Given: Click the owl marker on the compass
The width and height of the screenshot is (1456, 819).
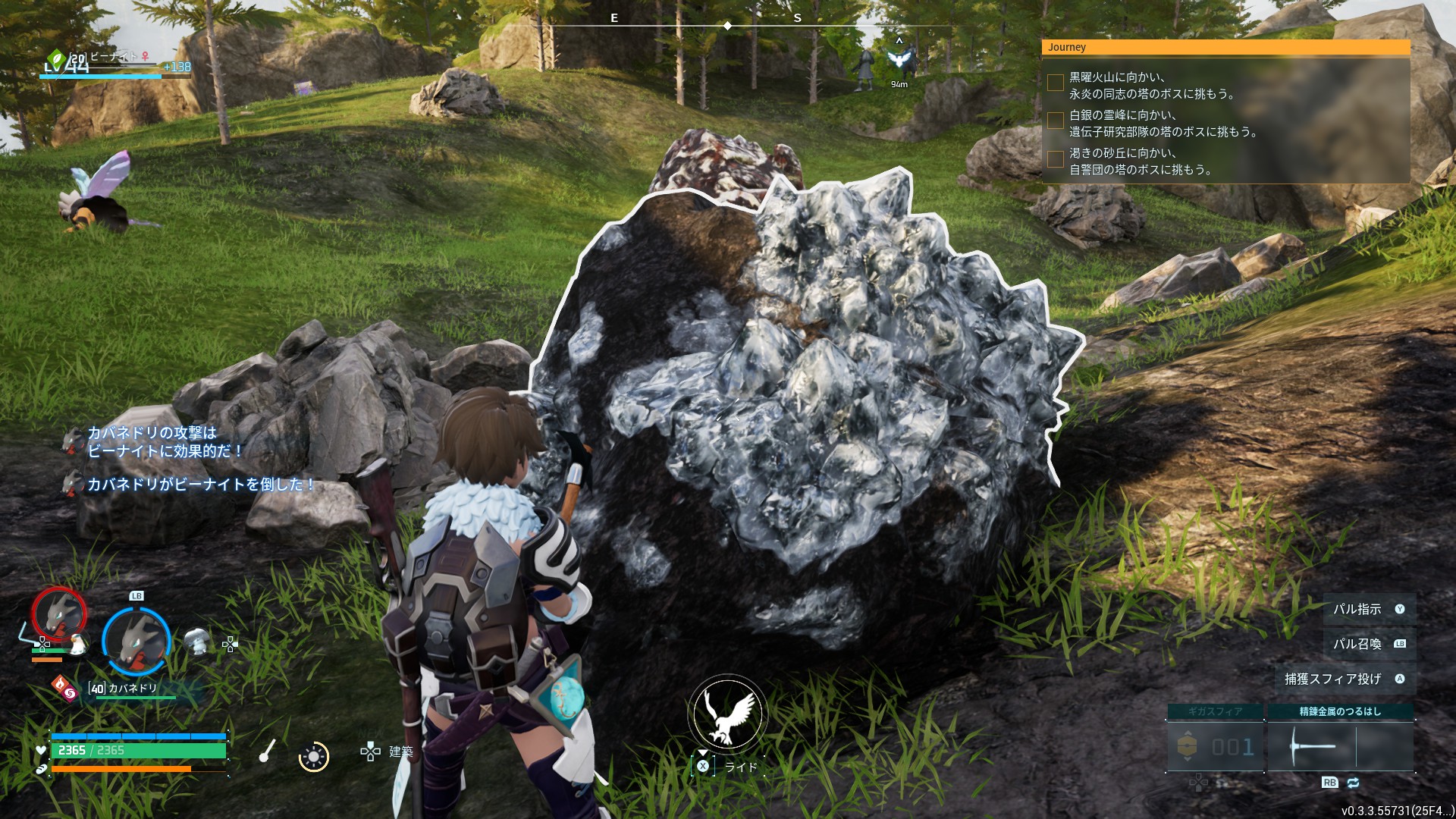Looking at the screenshot, I should pos(899,59).
